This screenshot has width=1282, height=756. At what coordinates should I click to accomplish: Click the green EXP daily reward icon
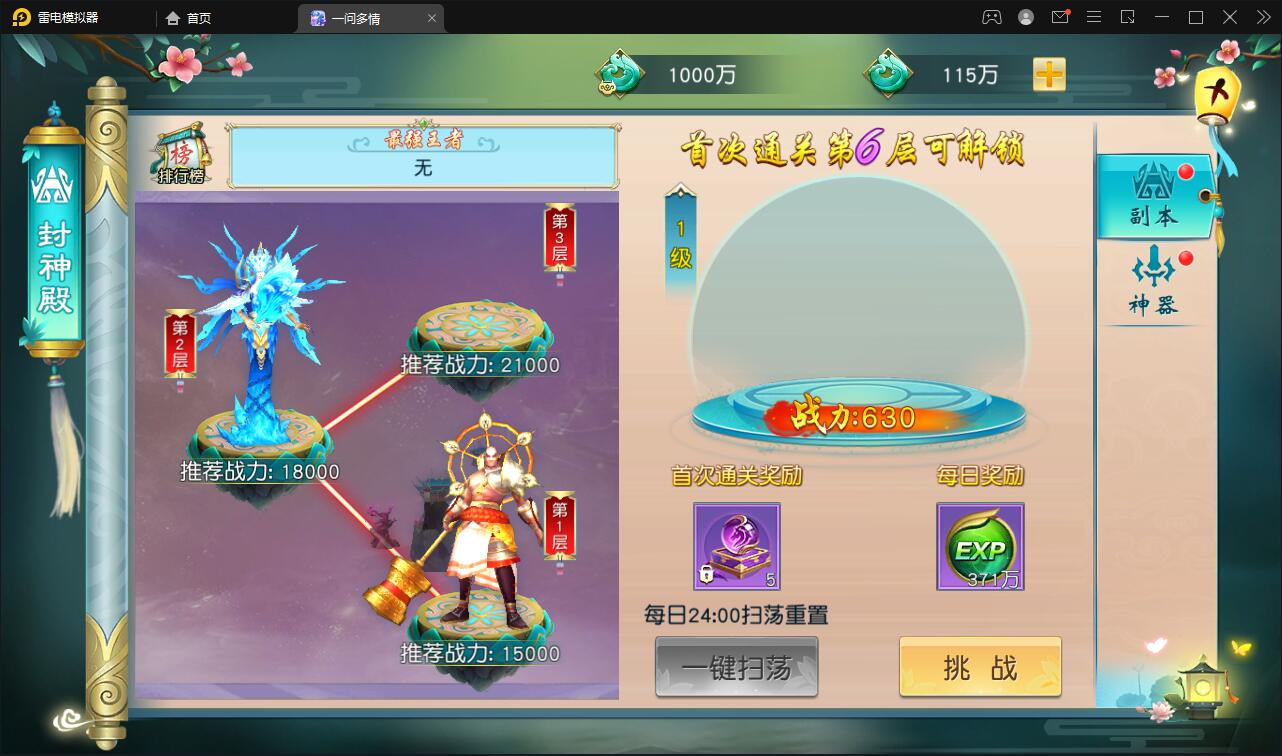(x=980, y=544)
